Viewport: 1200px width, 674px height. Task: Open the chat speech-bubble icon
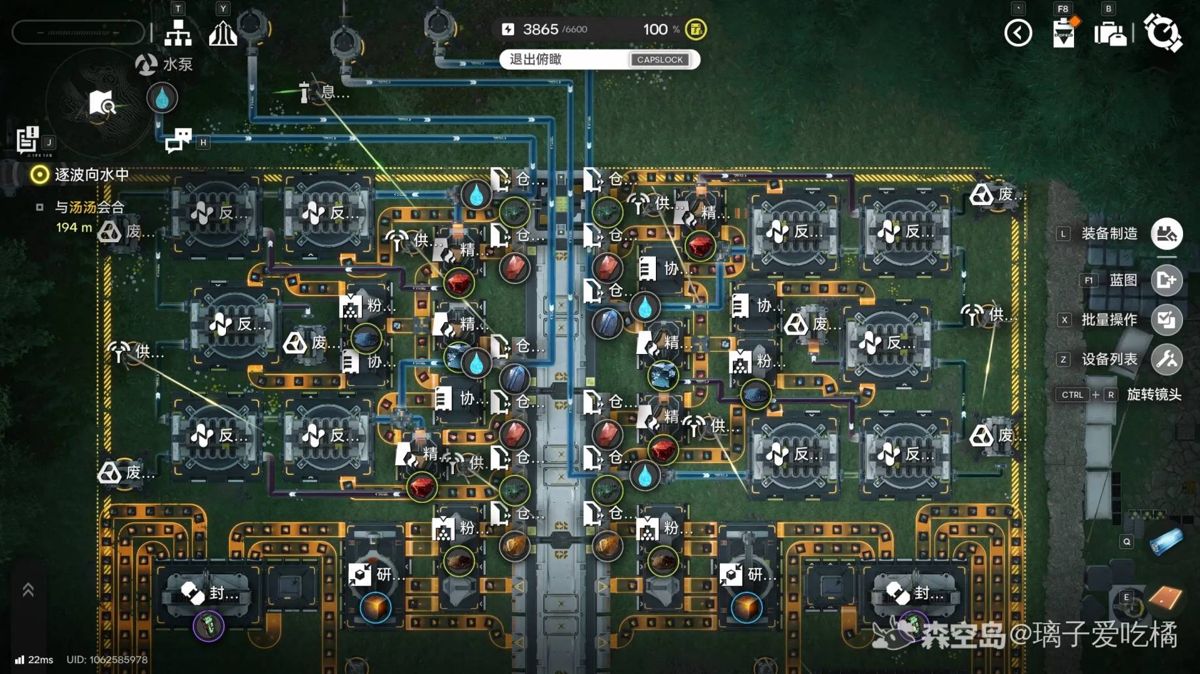[178, 141]
